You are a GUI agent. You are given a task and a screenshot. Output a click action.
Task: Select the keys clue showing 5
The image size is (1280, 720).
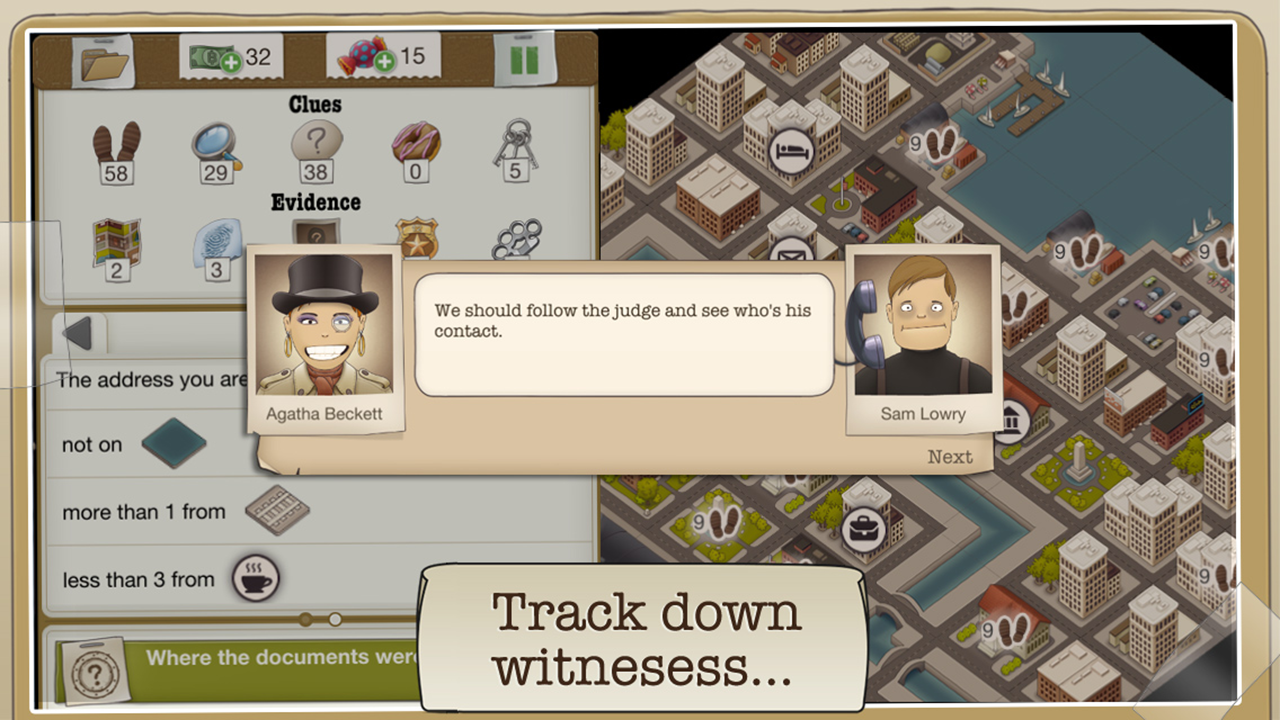tap(517, 148)
